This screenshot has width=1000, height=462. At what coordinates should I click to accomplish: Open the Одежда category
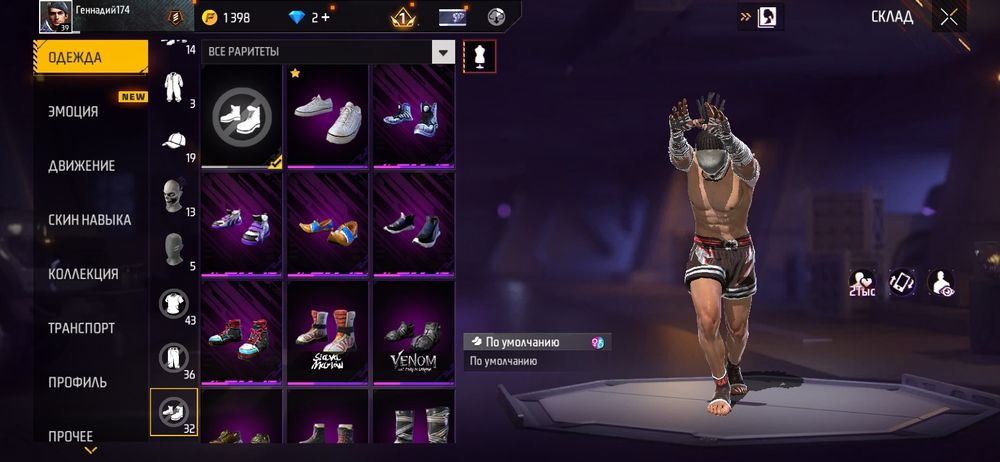pyautogui.click(x=90, y=57)
